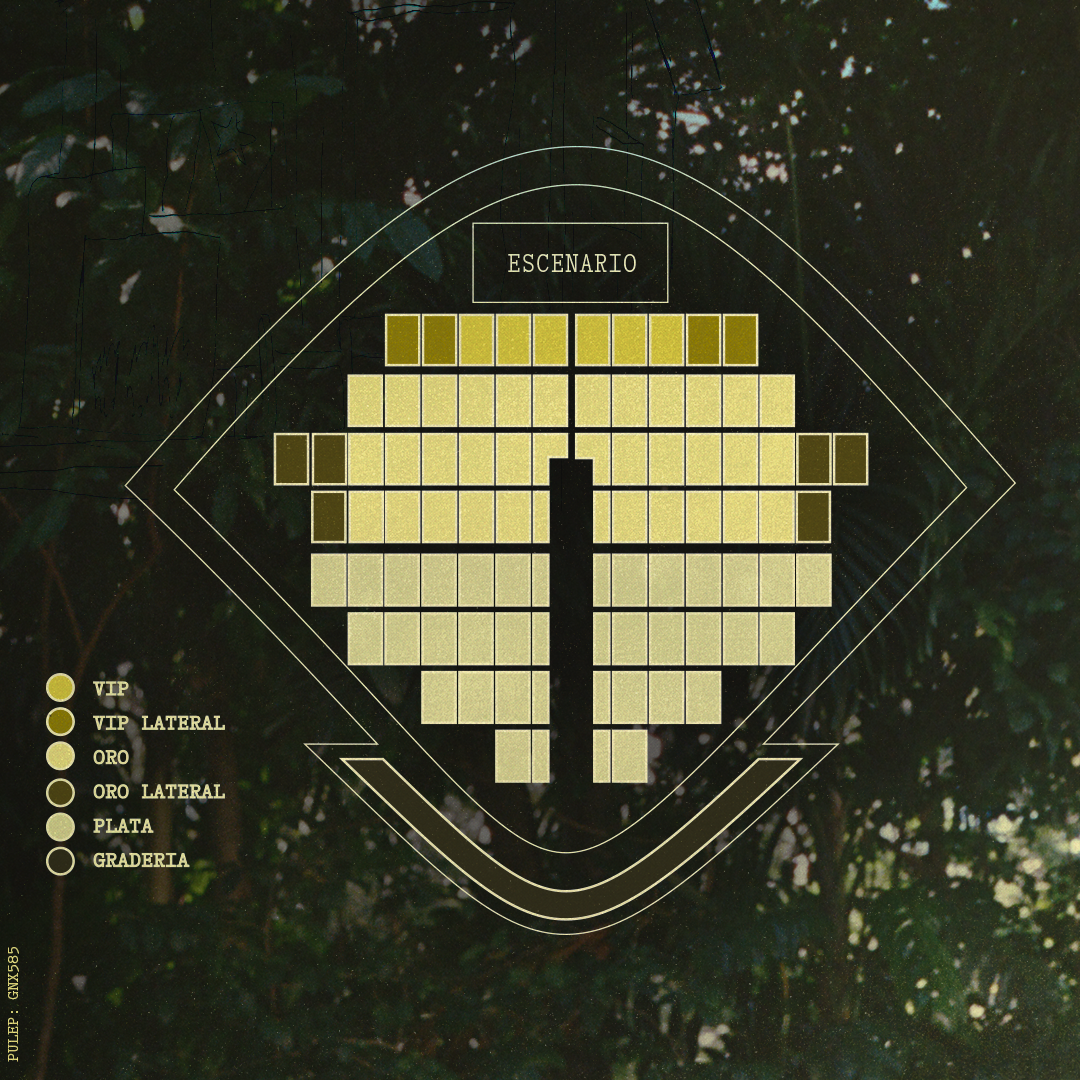This screenshot has width=1080, height=1080.
Task: Click the GRADERIA legend entry
Action: pyautogui.click(x=140, y=861)
